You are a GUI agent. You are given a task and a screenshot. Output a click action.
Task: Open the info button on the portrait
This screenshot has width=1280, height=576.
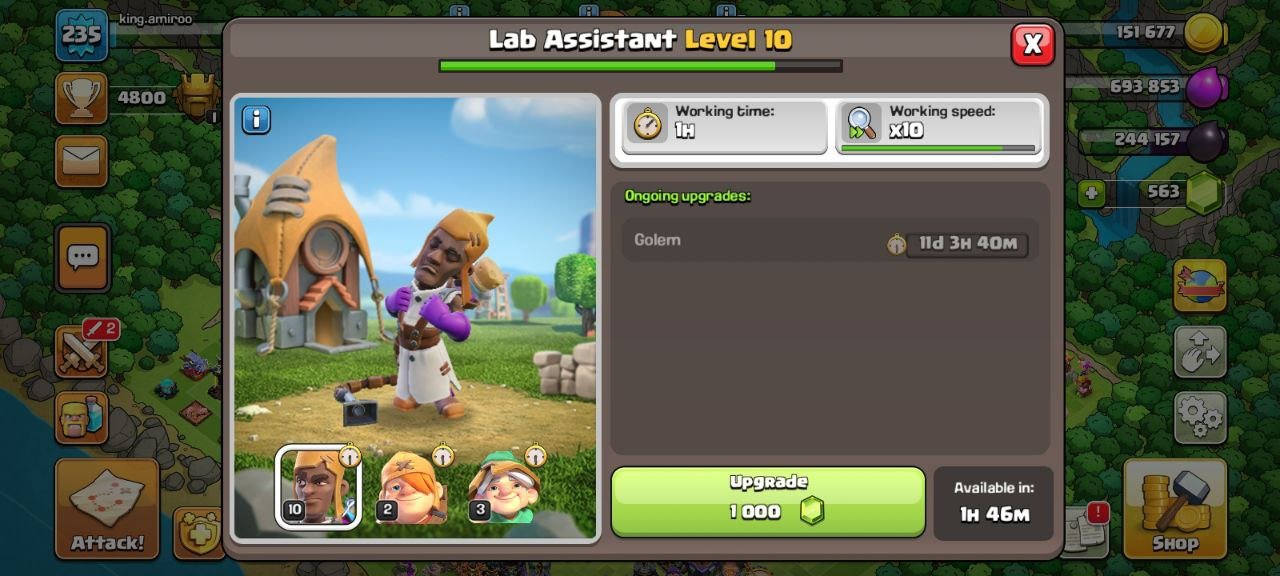coord(256,120)
